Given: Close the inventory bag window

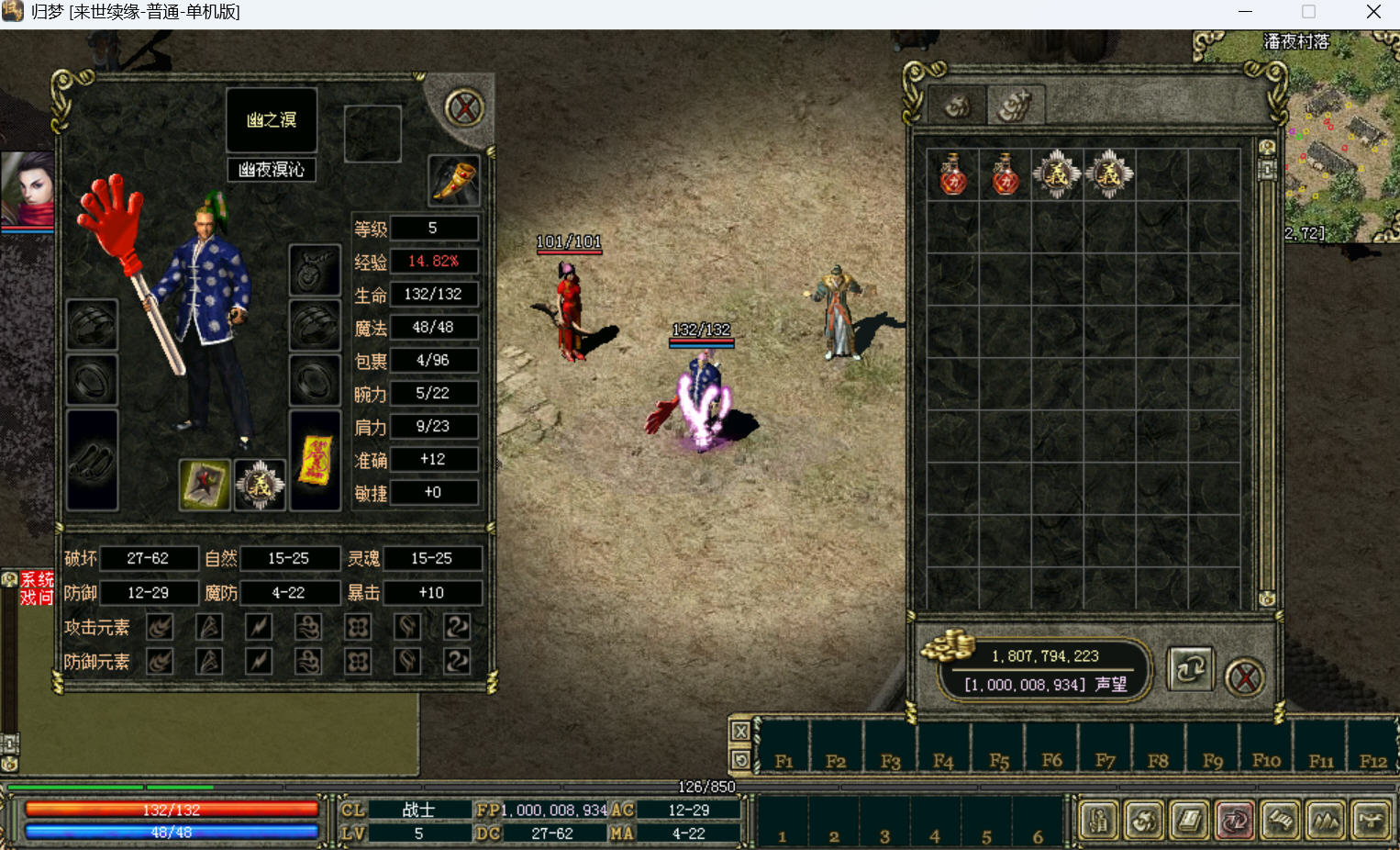Looking at the screenshot, I should [x=1245, y=678].
